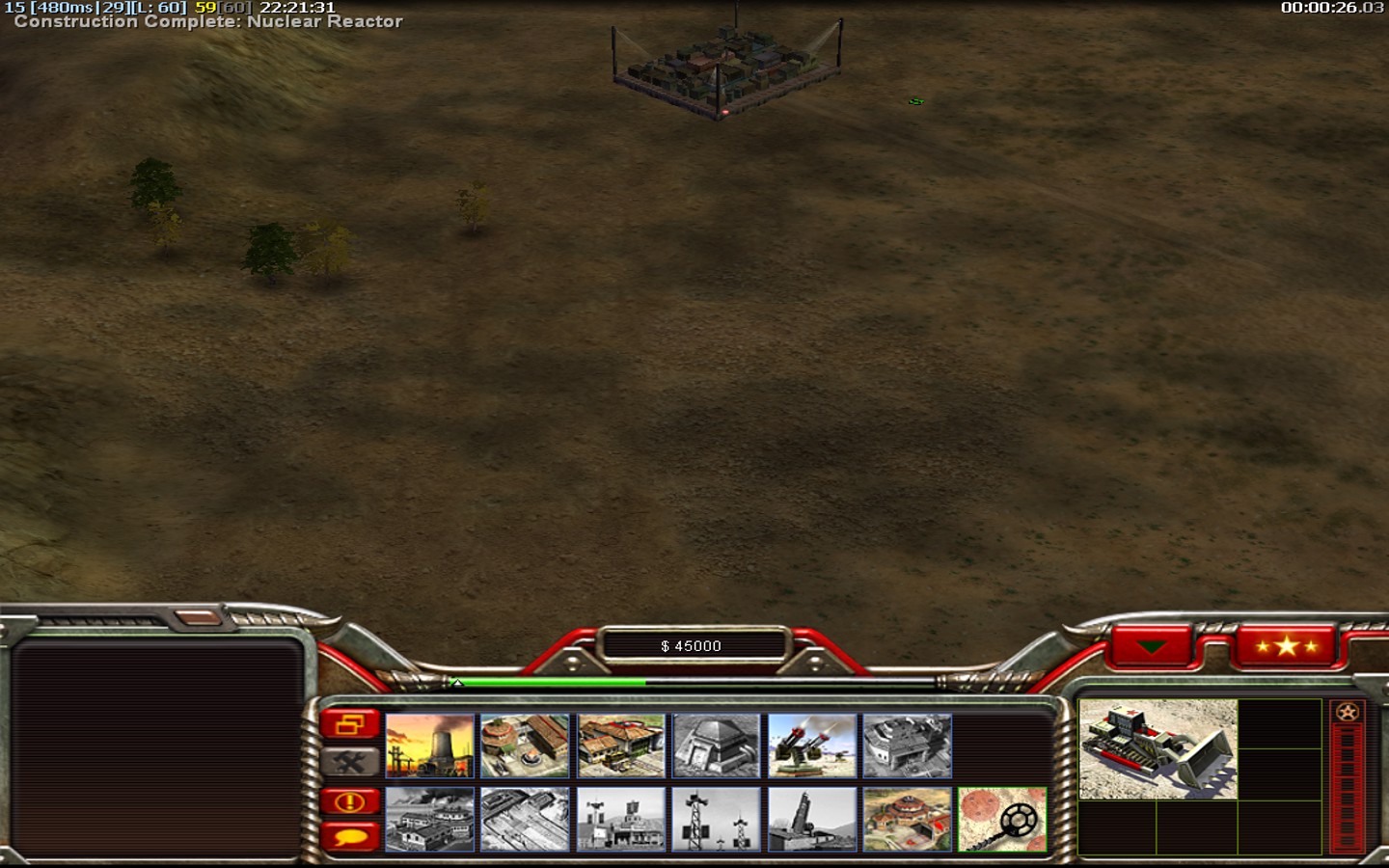Choose the Supply Center building
This screenshot has height=868, width=1389.
[x=621, y=746]
